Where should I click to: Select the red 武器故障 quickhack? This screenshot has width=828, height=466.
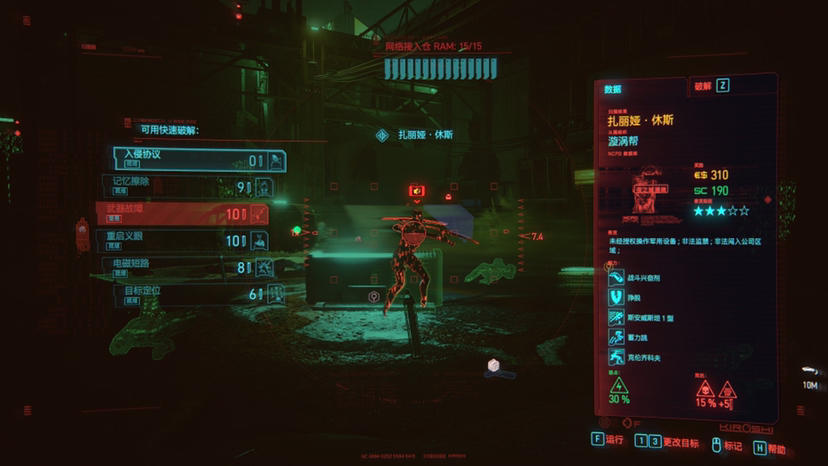click(181, 213)
